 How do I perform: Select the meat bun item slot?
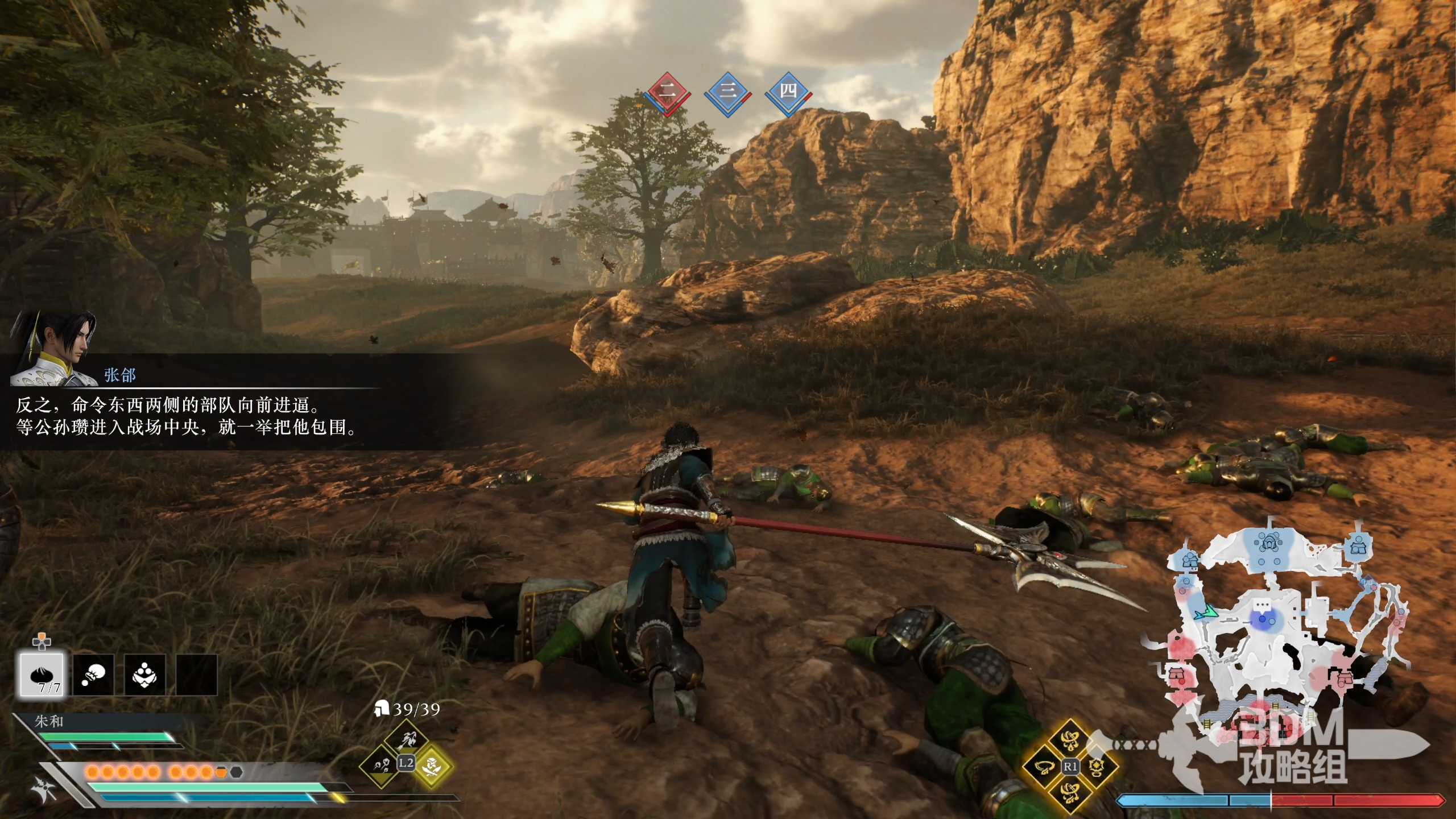pos(42,675)
